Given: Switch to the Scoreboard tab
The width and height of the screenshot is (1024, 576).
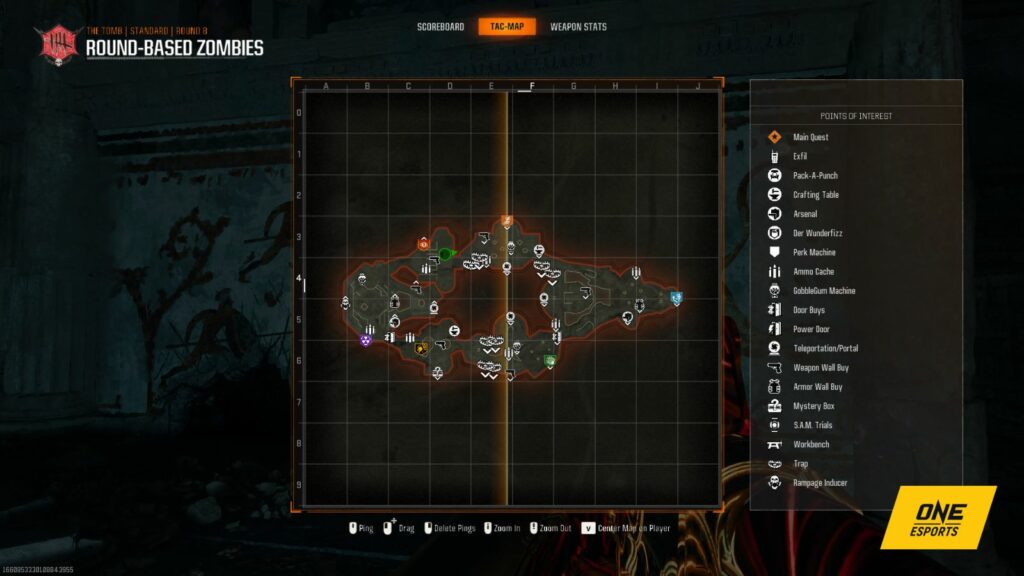Looking at the screenshot, I should pyautogui.click(x=440, y=27).
